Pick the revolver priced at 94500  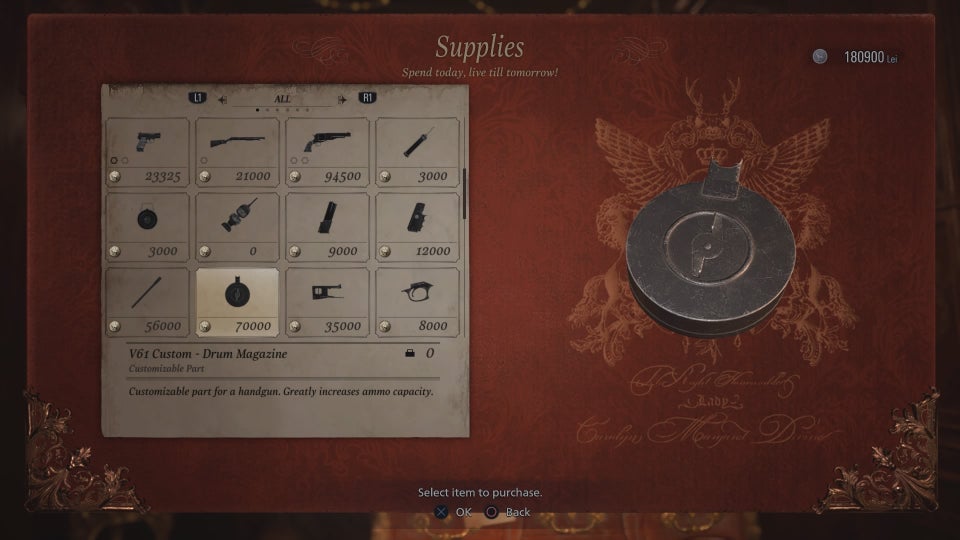(327, 152)
